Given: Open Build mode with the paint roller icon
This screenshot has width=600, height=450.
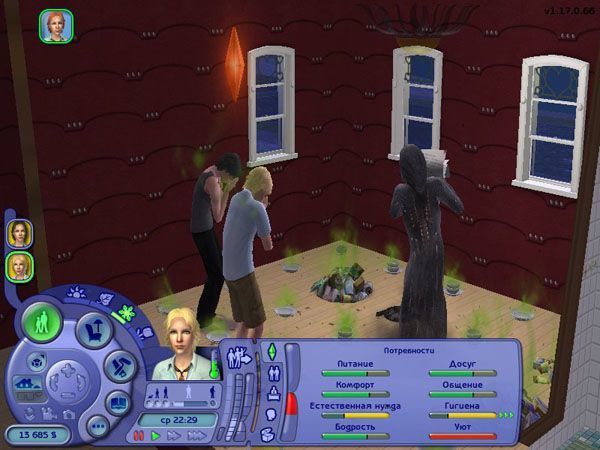Looking at the screenshot, I should [x=118, y=365].
